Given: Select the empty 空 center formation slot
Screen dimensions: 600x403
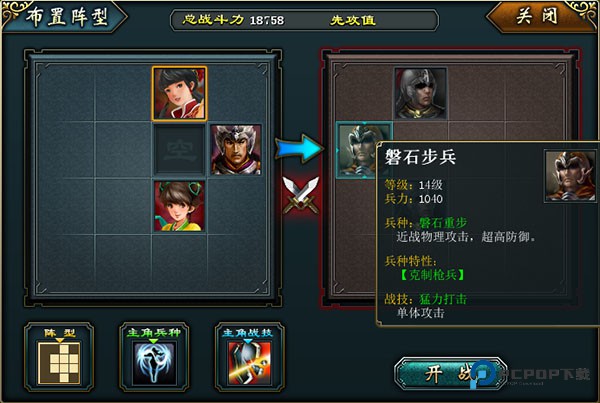Looking at the screenshot, I should 179,150.
